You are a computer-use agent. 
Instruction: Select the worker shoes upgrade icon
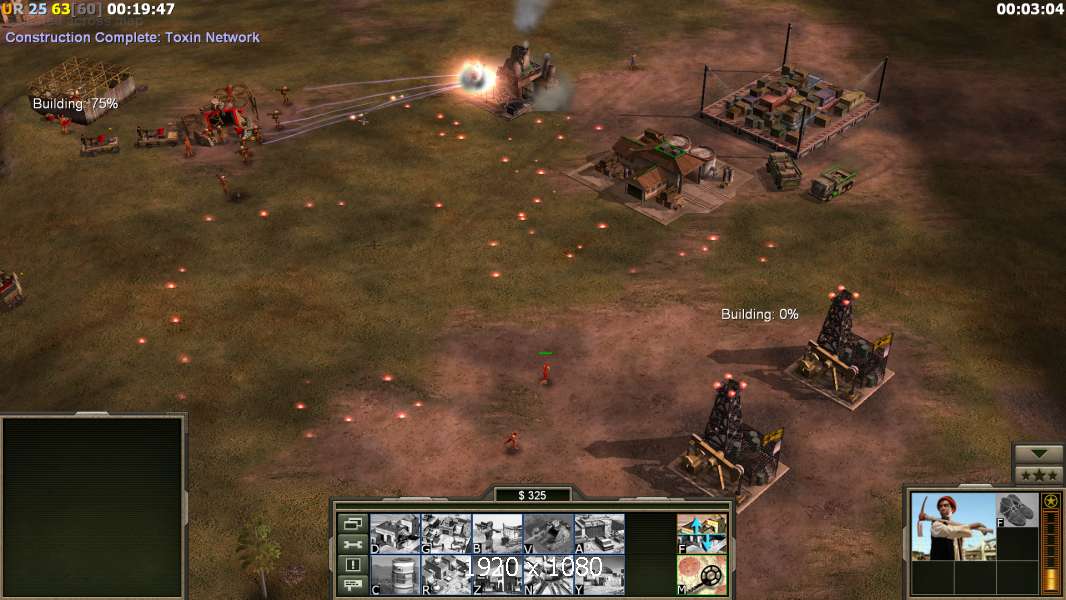pyautogui.click(x=1018, y=510)
